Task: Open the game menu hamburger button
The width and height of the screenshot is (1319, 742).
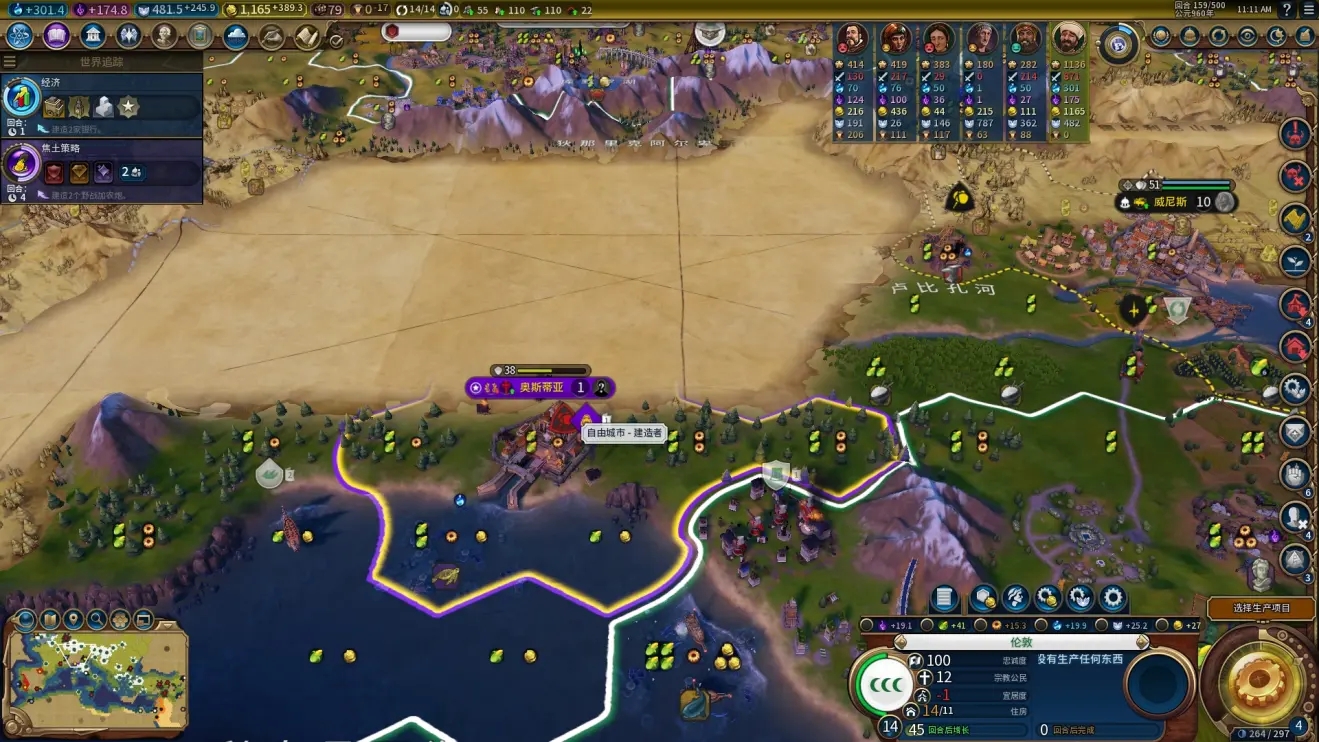Action: coord(1308,9)
